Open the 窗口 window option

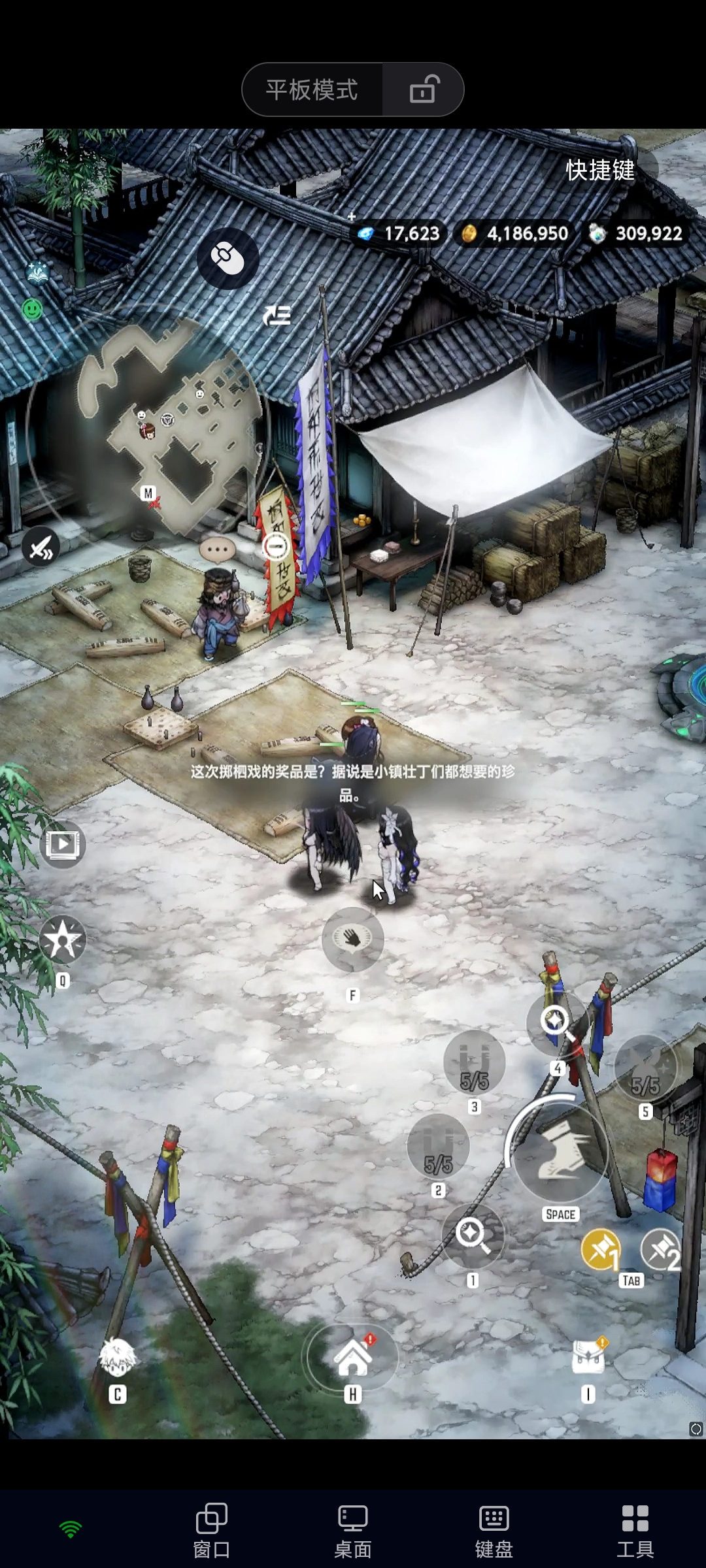pos(212,1529)
